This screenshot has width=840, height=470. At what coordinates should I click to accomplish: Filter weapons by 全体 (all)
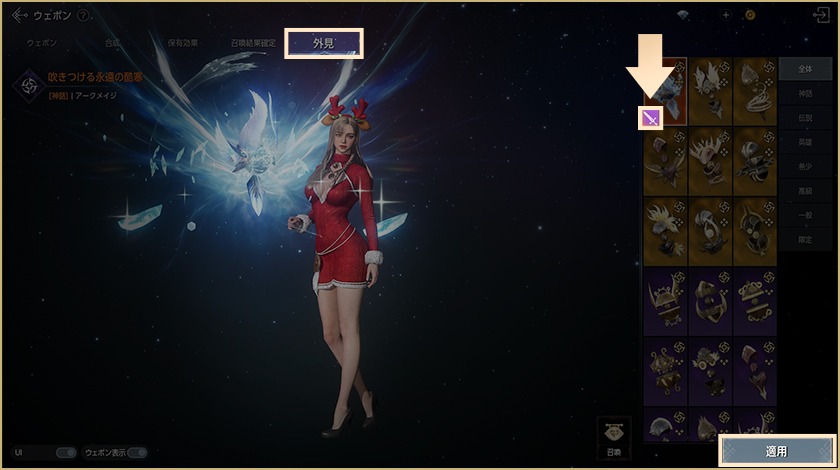tap(805, 70)
